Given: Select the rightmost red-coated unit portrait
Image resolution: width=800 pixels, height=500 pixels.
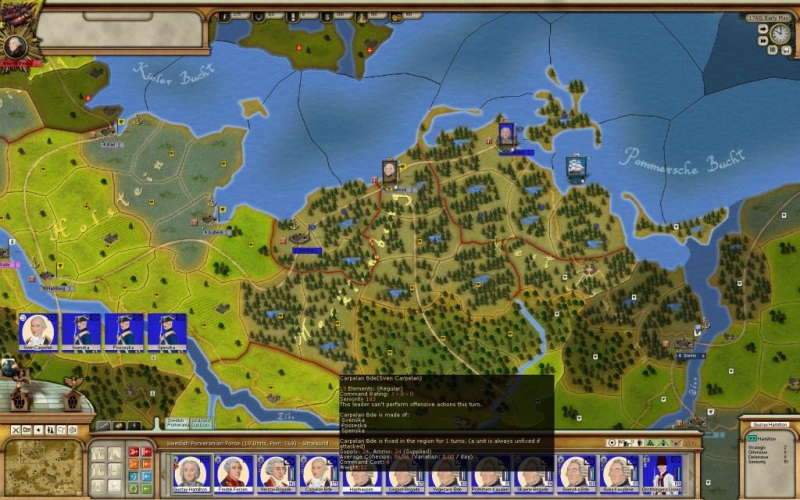Looking at the screenshot, I should pyautogui.click(x=662, y=471).
